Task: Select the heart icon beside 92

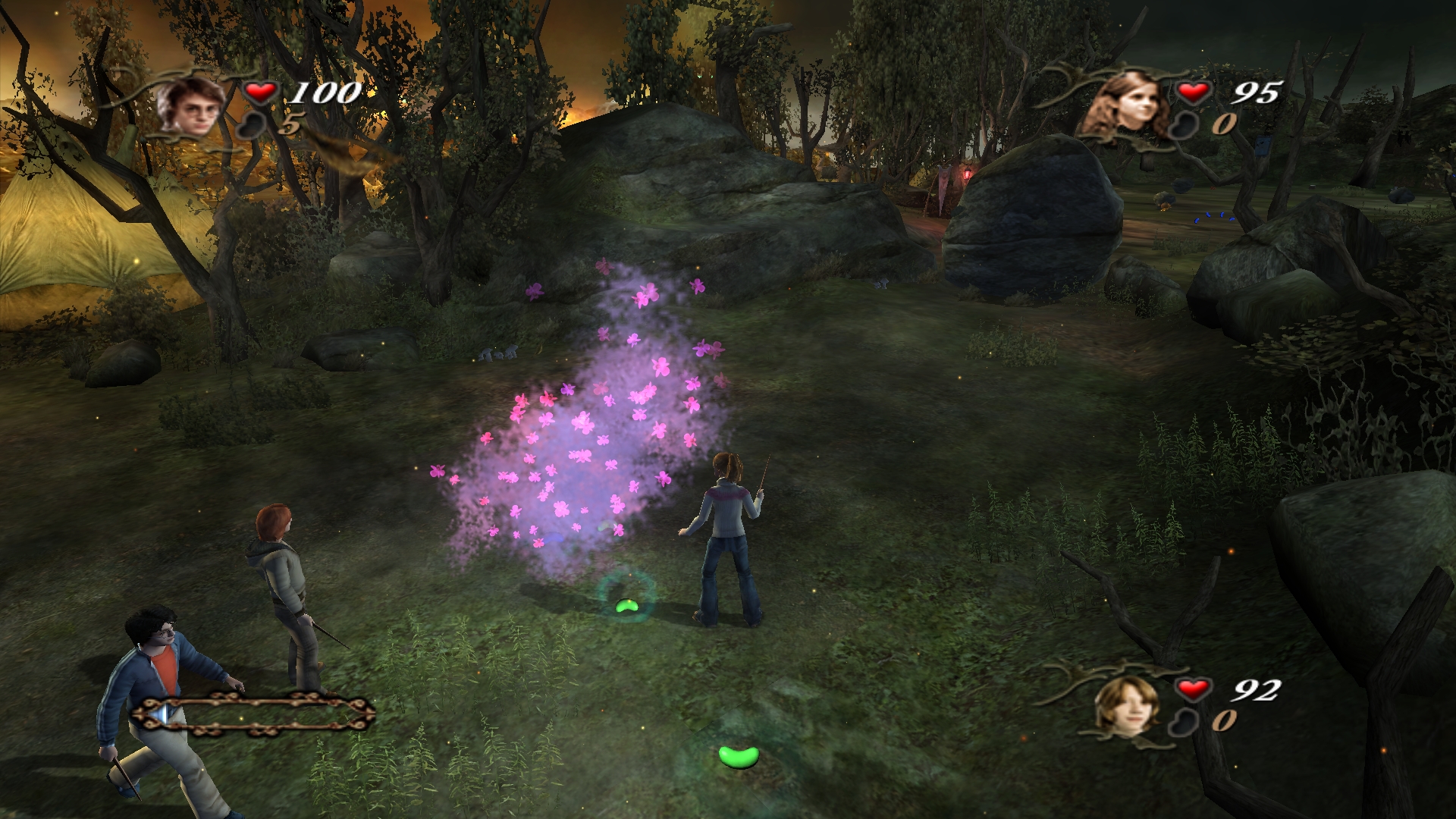Action: pyautogui.click(x=1193, y=689)
